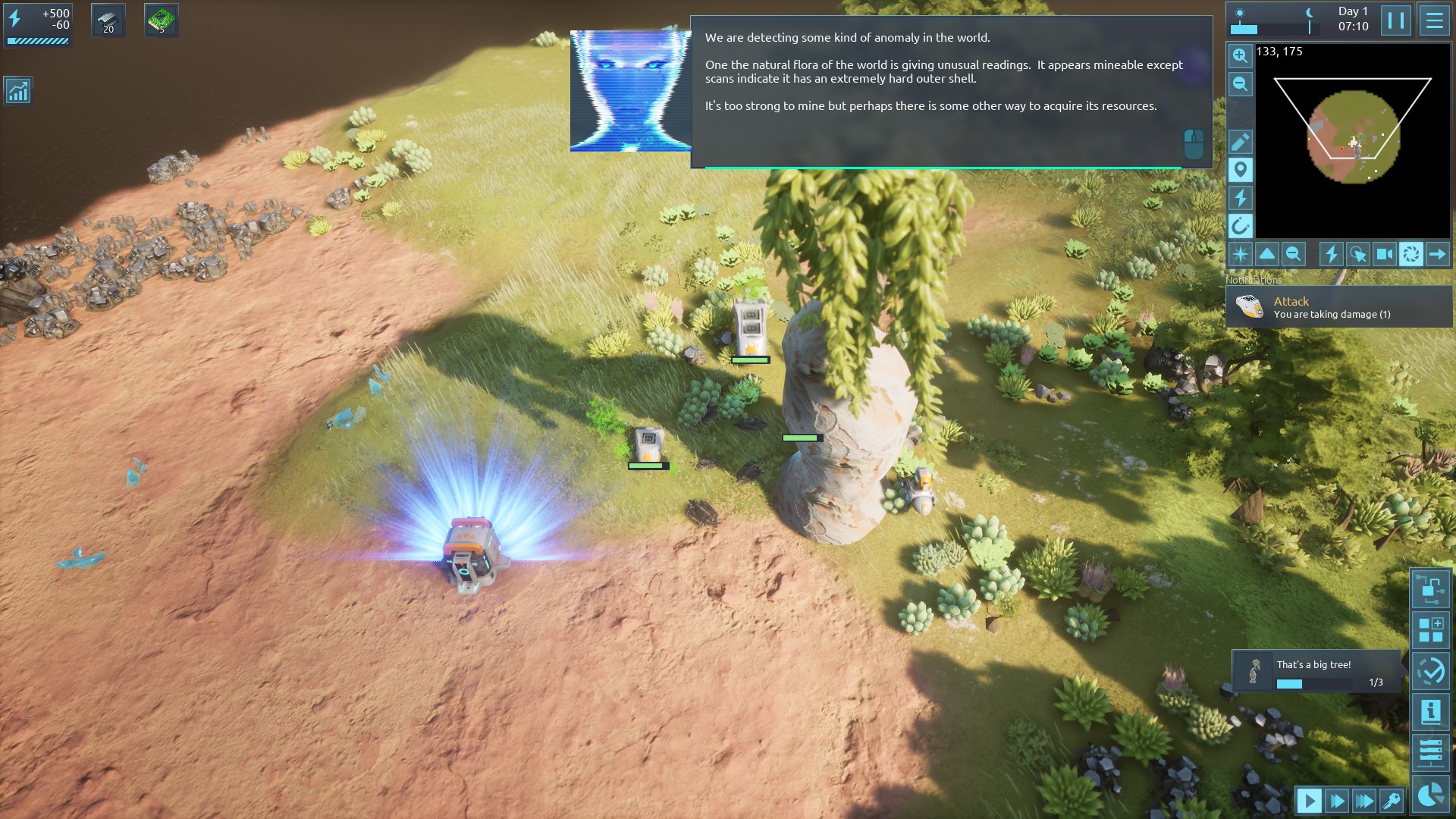Toggle the map pin marker button
The image size is (1456, 819).
coord(1240,170)
